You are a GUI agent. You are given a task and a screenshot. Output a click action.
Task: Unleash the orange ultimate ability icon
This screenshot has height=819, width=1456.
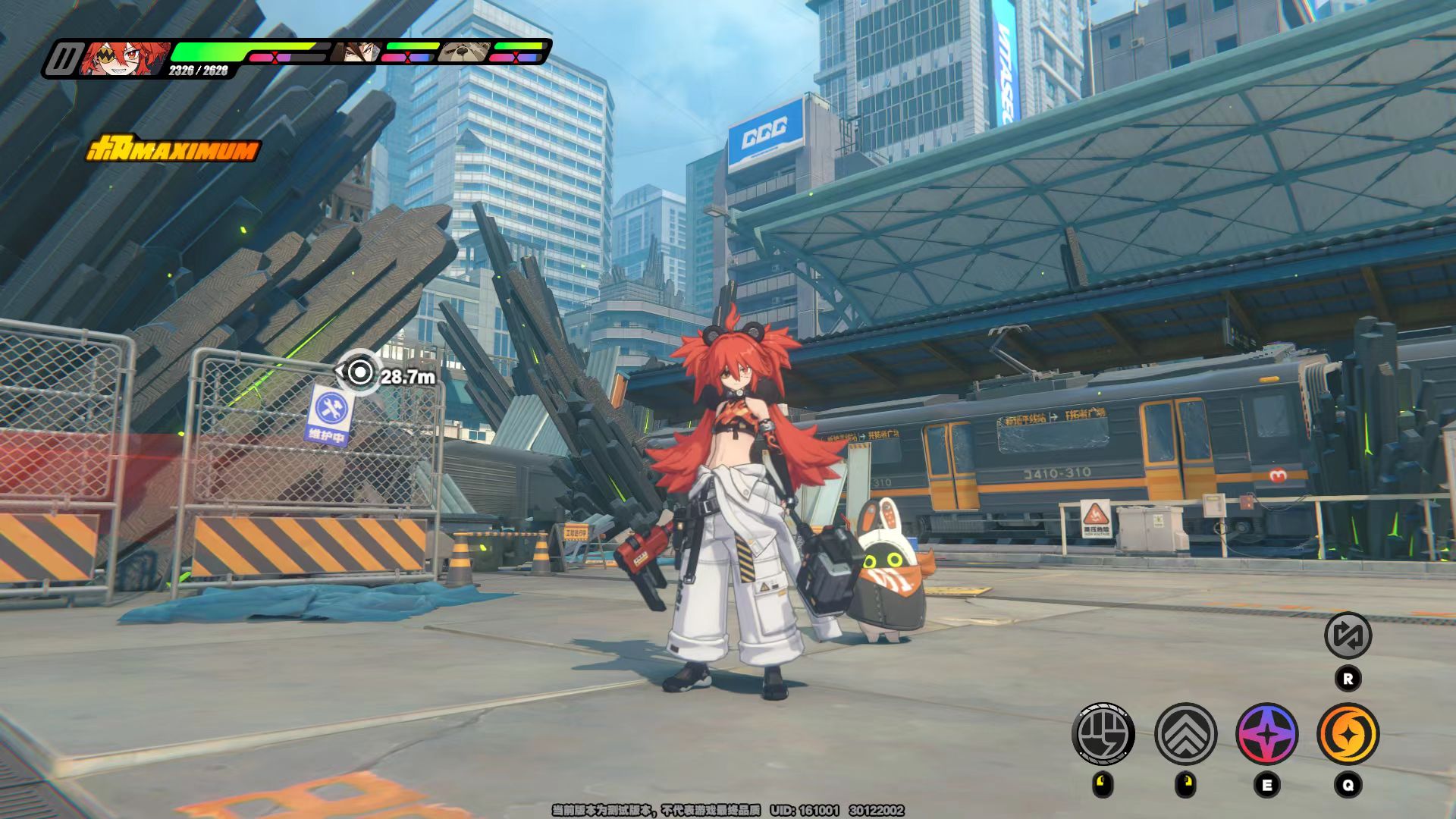coord(1348,734)
